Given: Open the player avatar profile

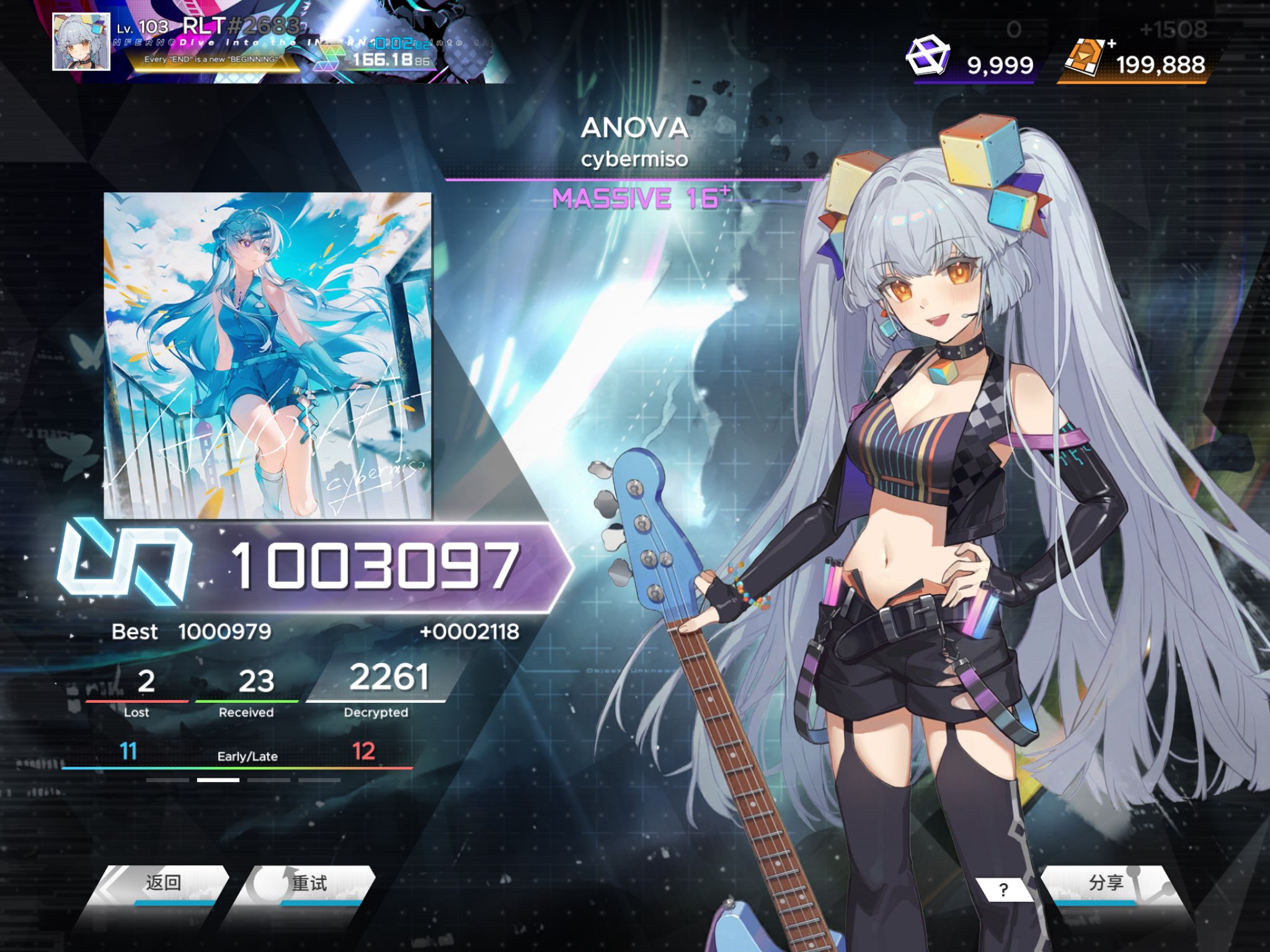Looking at the screenshot, I should (x=81, y=42).
